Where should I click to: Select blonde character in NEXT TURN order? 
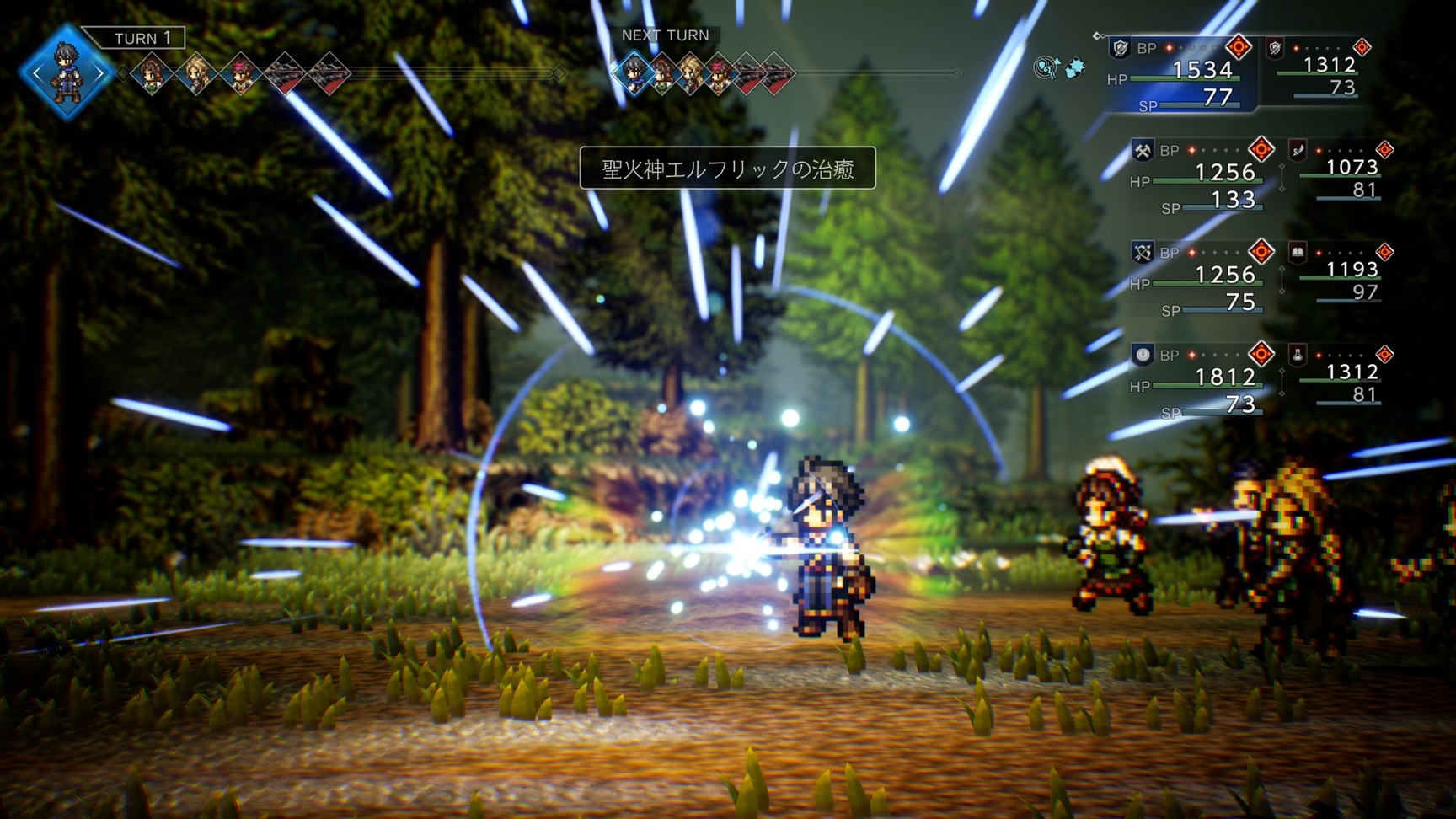click(x=691, y=73)
